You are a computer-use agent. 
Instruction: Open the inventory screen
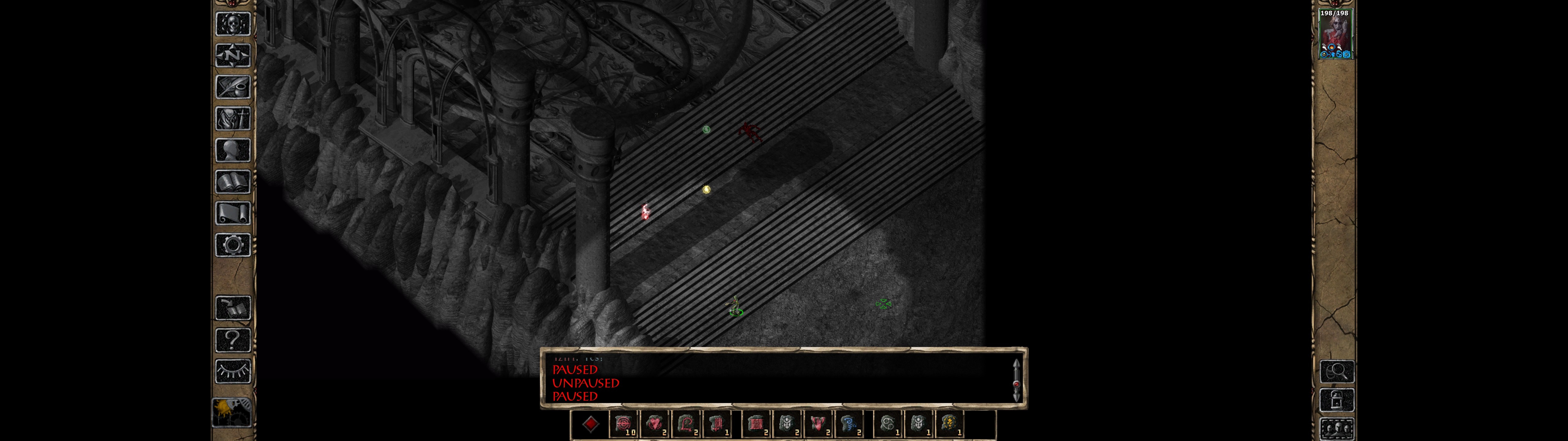click(232, 119)
